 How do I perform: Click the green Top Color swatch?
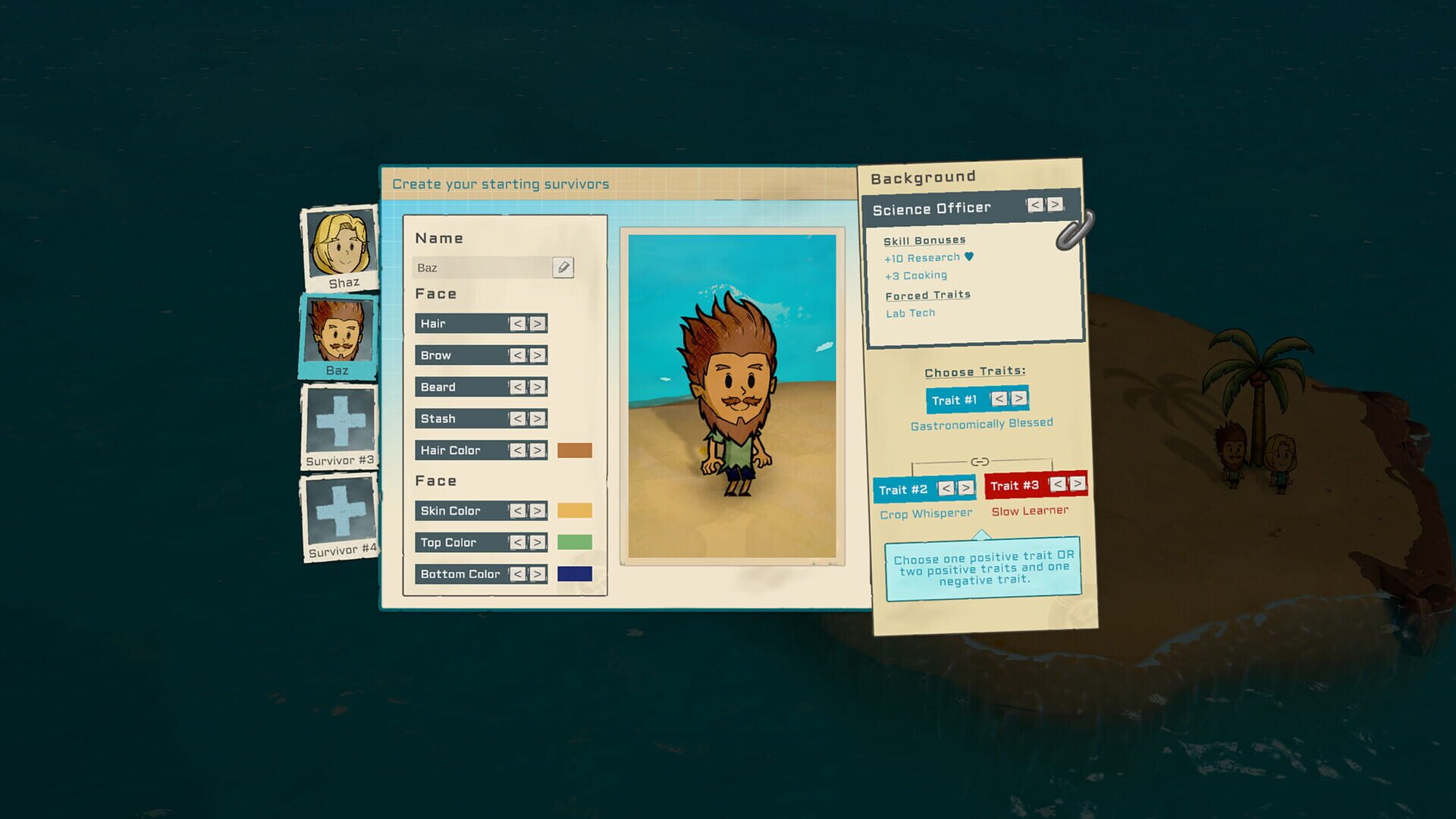[x=575, y=542]
